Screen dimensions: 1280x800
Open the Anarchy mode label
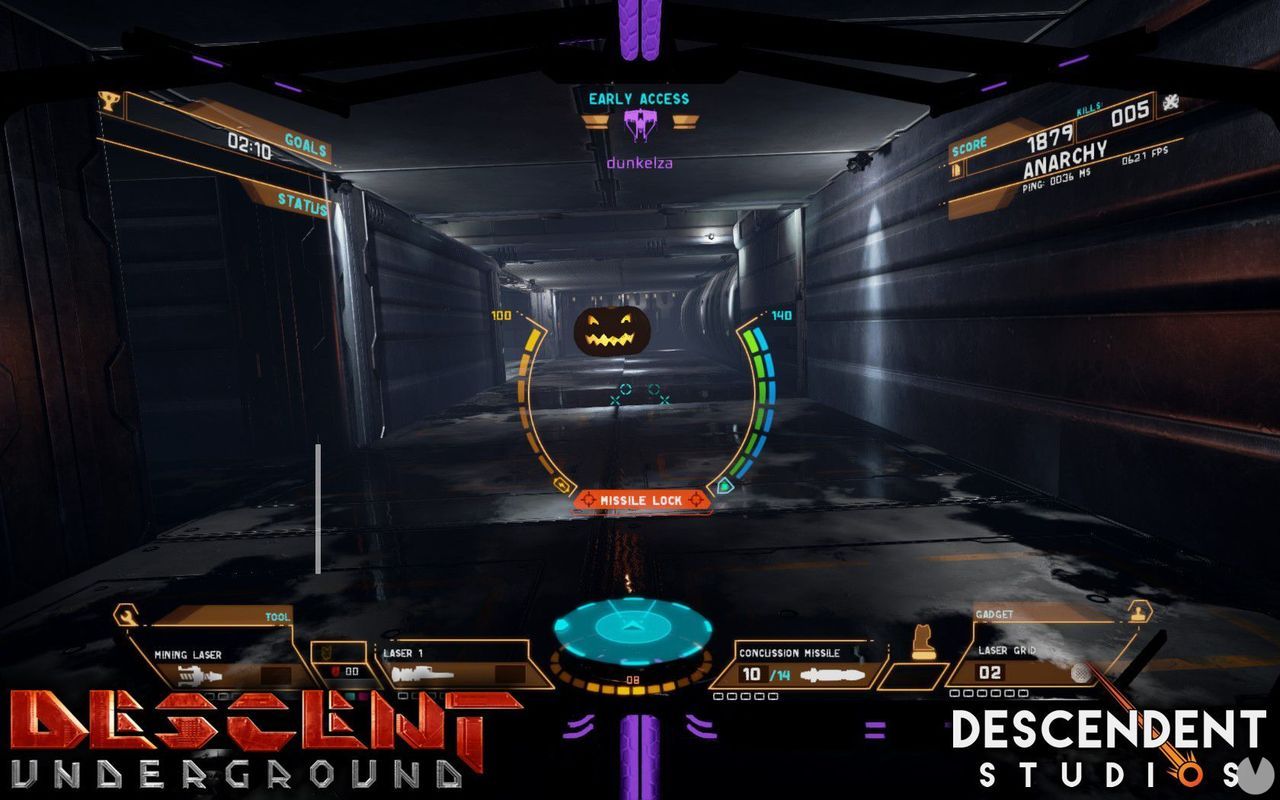[x=1064, y=158]
